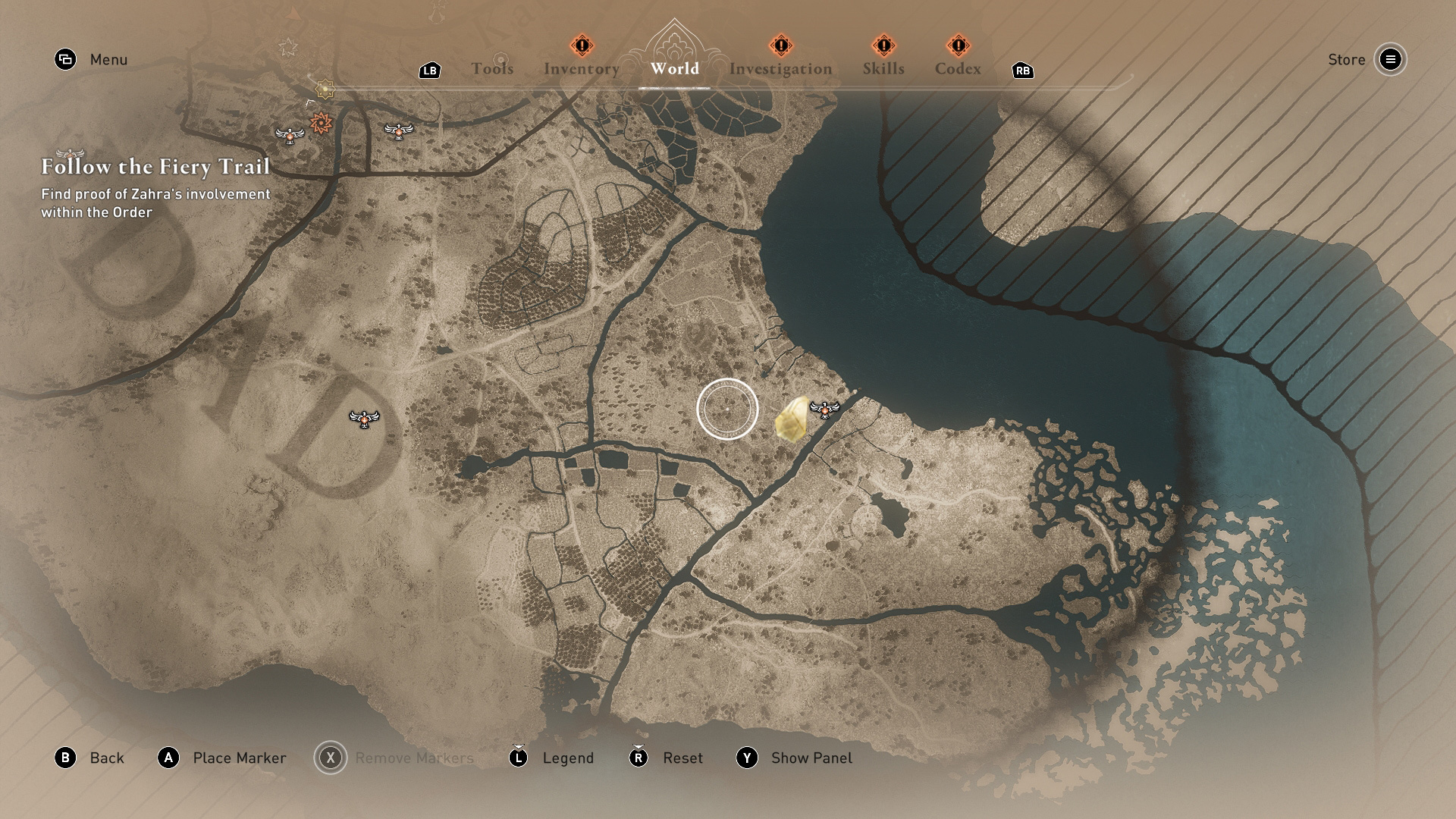The width and height of the screenshot is (1456, 819).
Task: Select the Follow the Fiery Trail objective
Action: click(x=155, y=167)
